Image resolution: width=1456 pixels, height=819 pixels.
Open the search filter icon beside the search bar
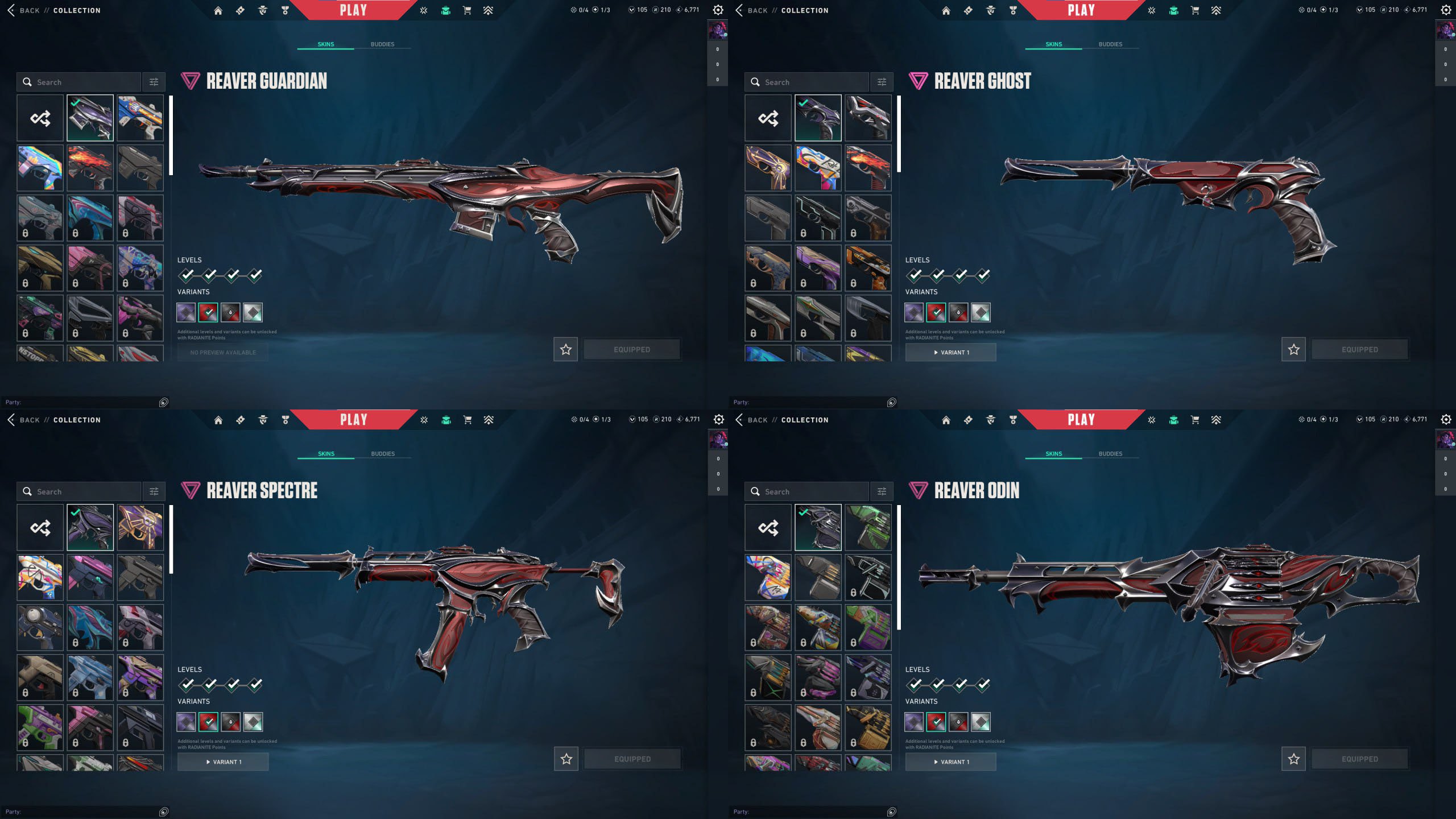point(153,82)
